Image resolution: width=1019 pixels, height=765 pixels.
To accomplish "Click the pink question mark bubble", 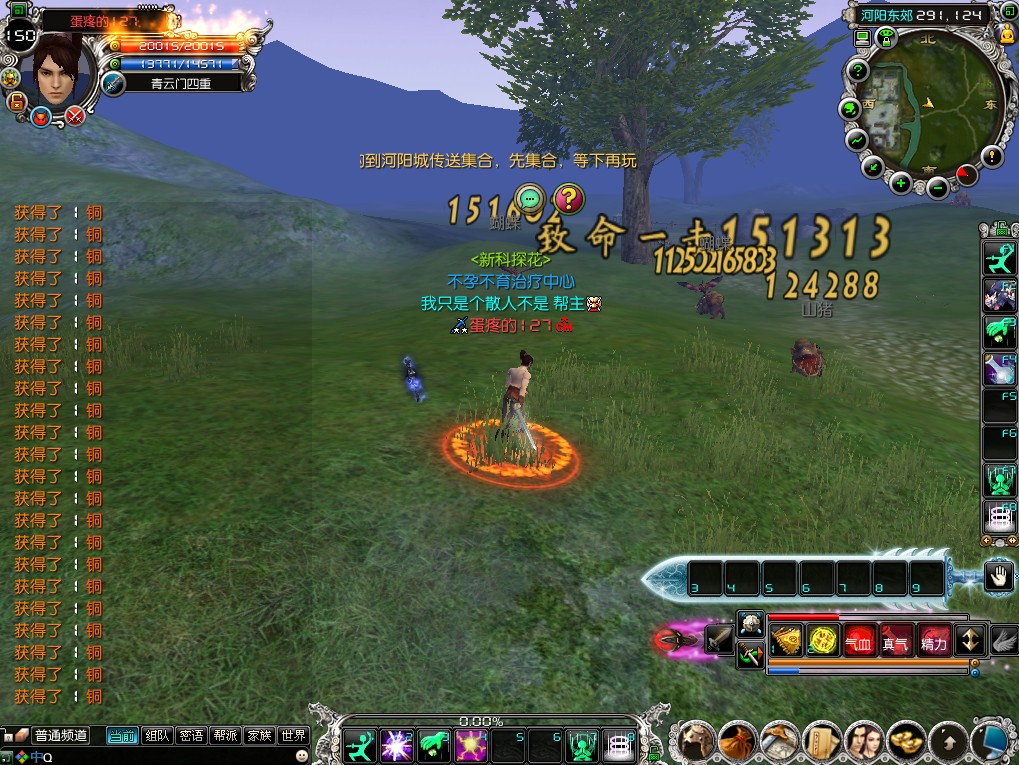I will (x=568, y=197).
